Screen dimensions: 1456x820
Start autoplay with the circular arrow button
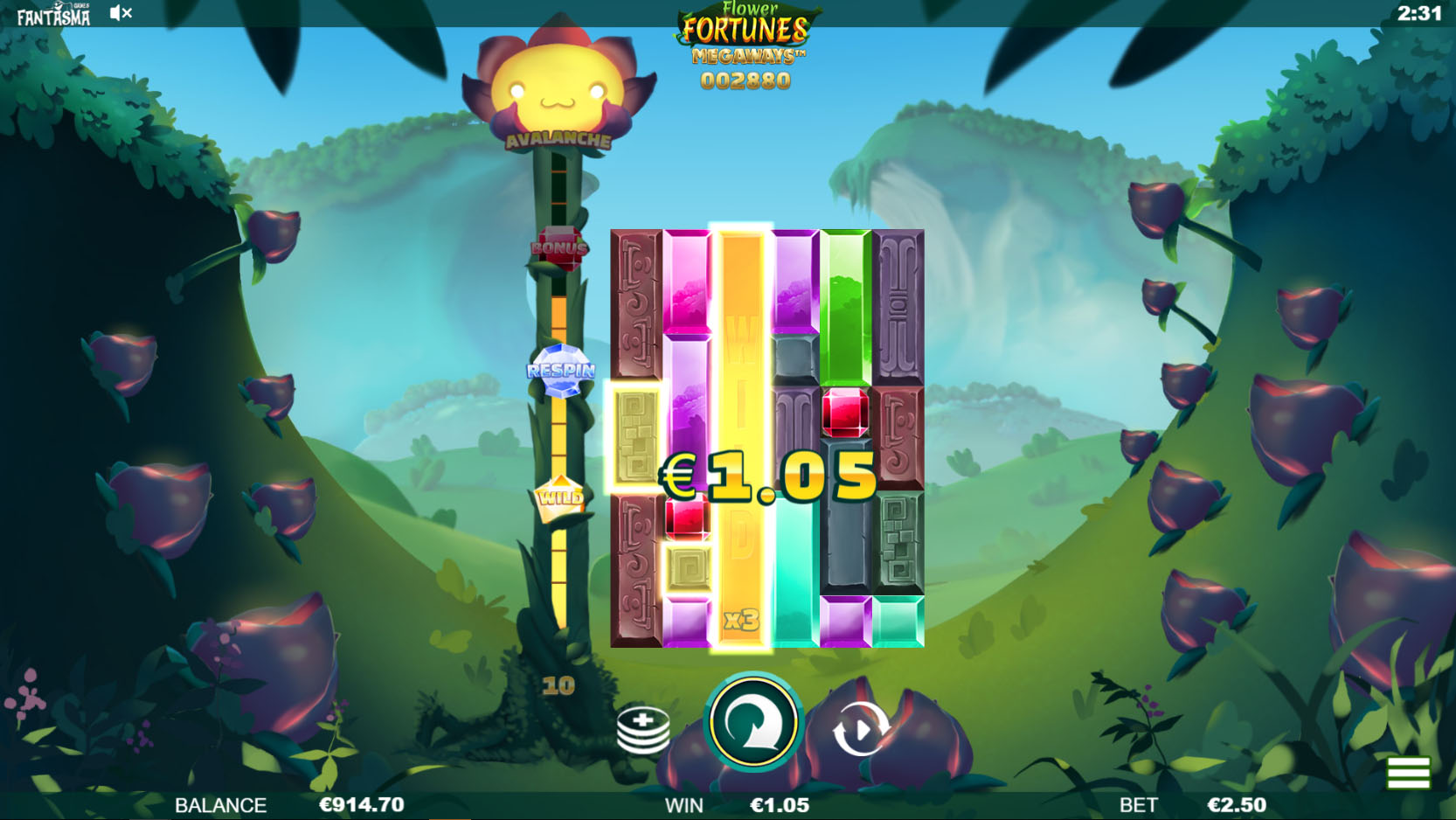[860, 728]
